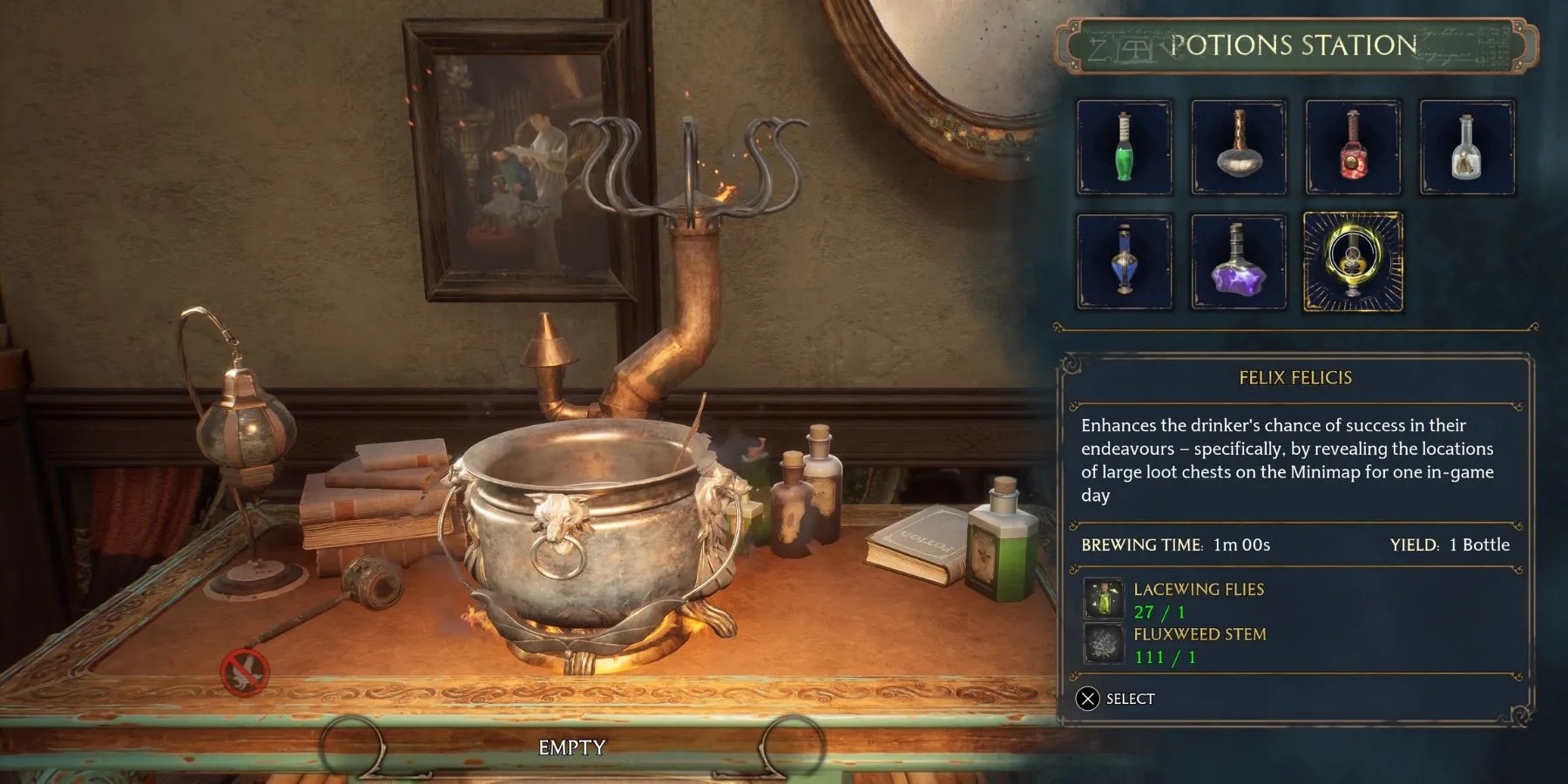Select the clear-bottle Invisibility potion recipe
The height and width of the screenshot is (784, 1568).
coord(1467,146)
